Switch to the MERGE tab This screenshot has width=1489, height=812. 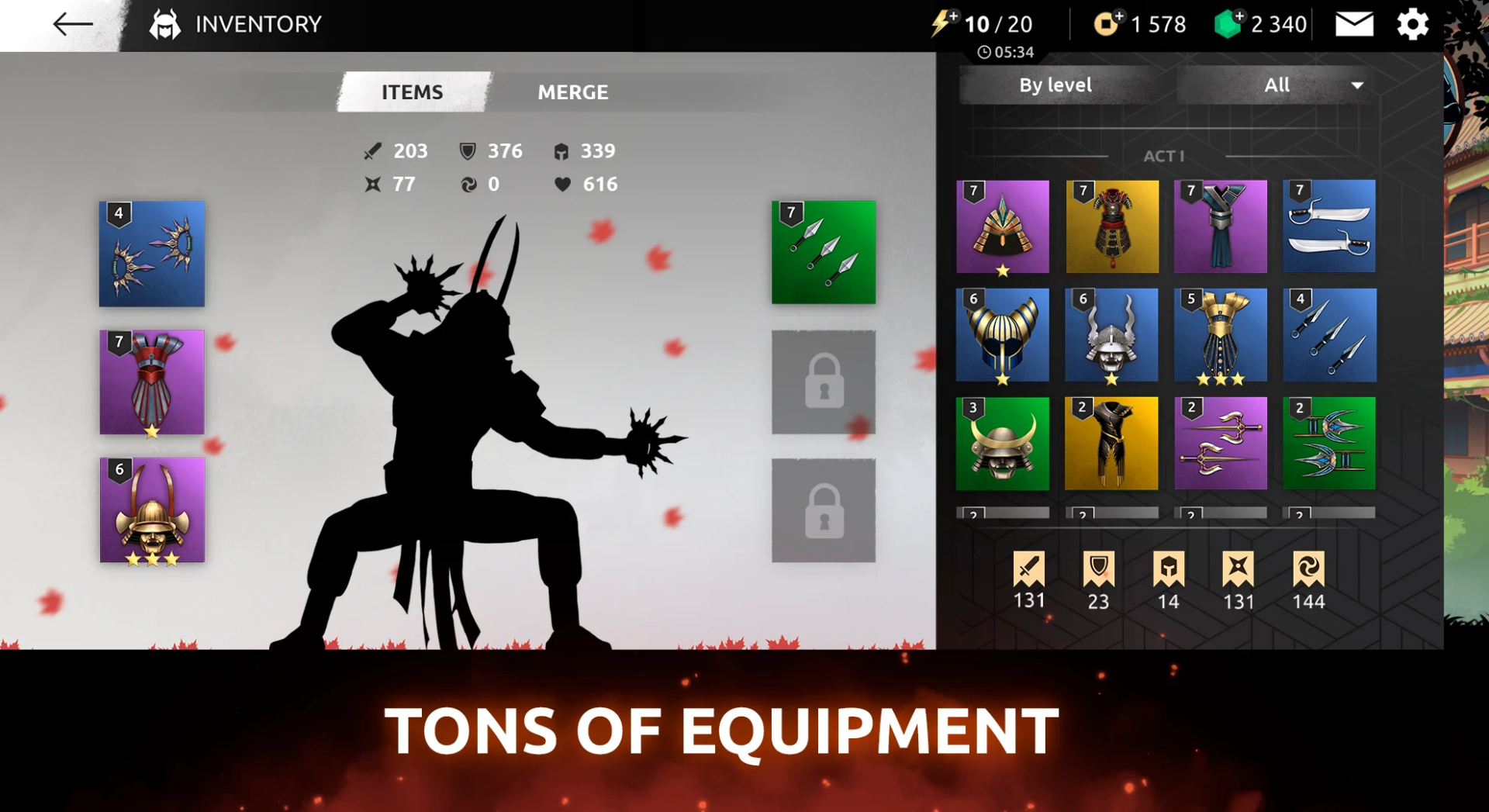[572, 92]
